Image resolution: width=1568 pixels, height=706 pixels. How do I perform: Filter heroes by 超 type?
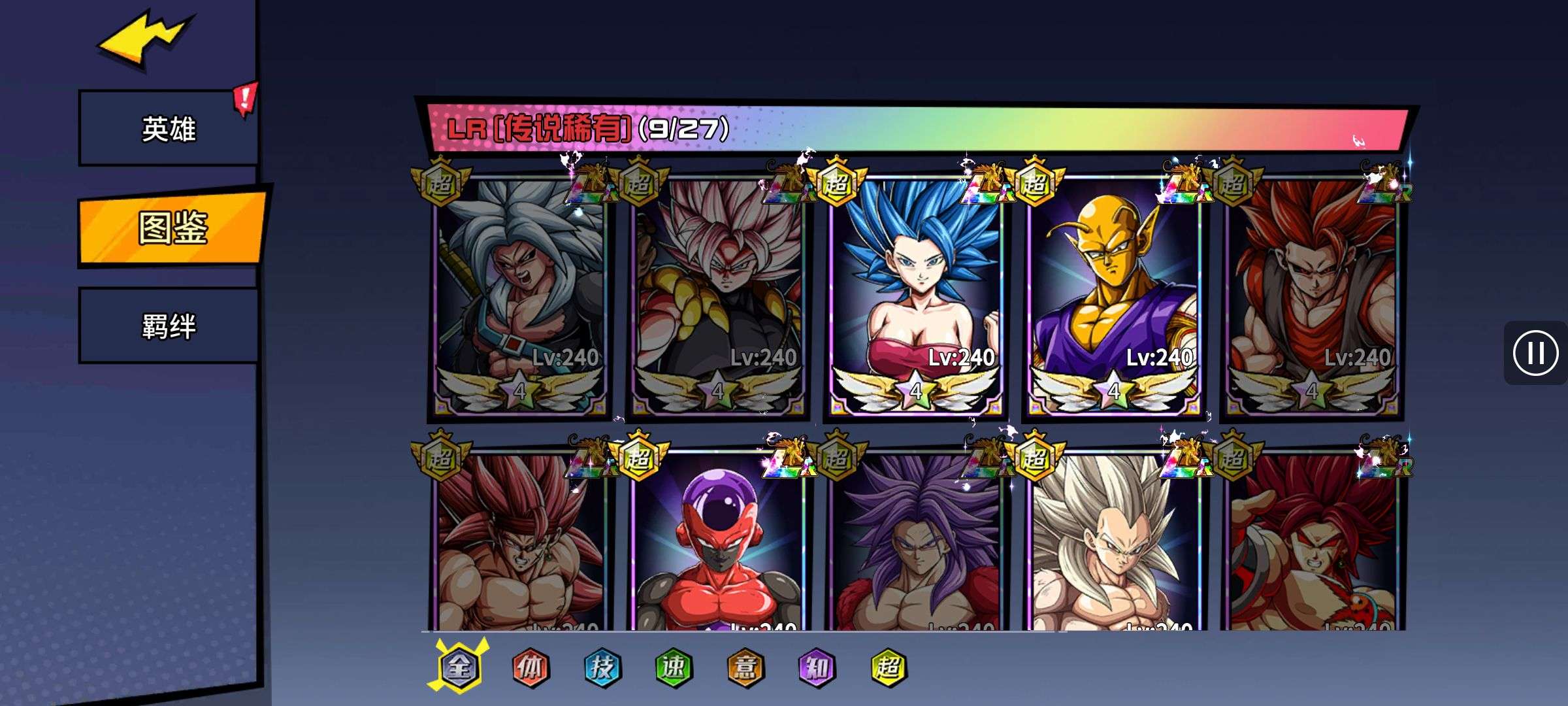click(889, 667)
